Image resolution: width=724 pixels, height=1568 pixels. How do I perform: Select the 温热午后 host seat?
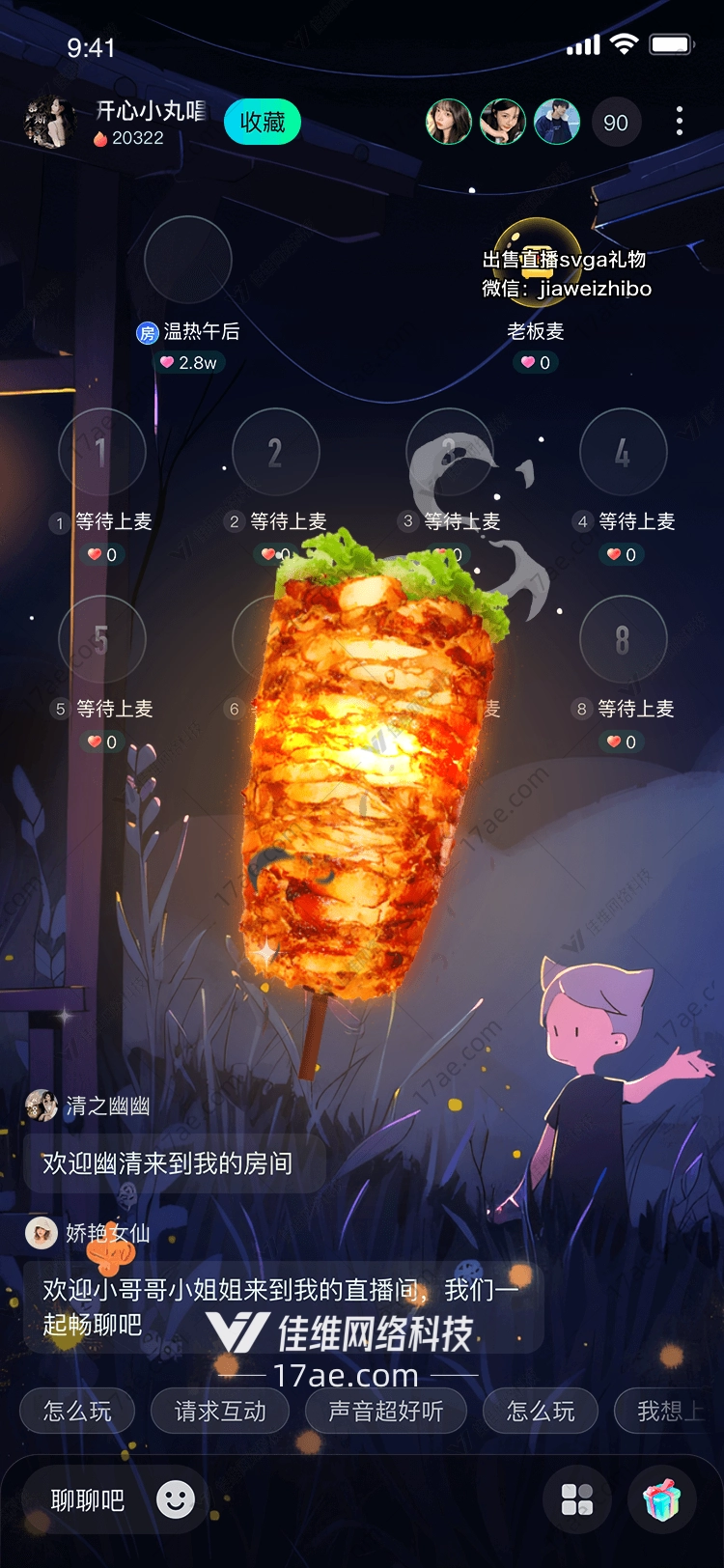pos(187,261)
